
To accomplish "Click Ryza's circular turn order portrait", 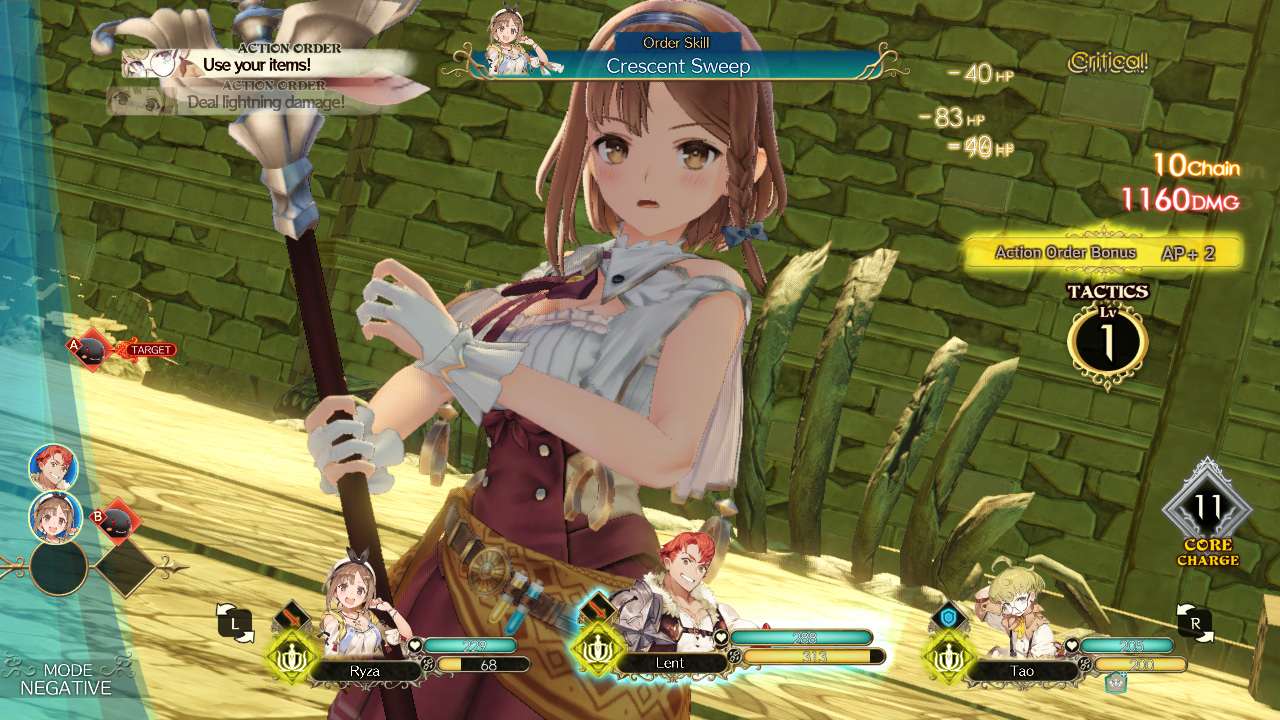I will (54, 516).
